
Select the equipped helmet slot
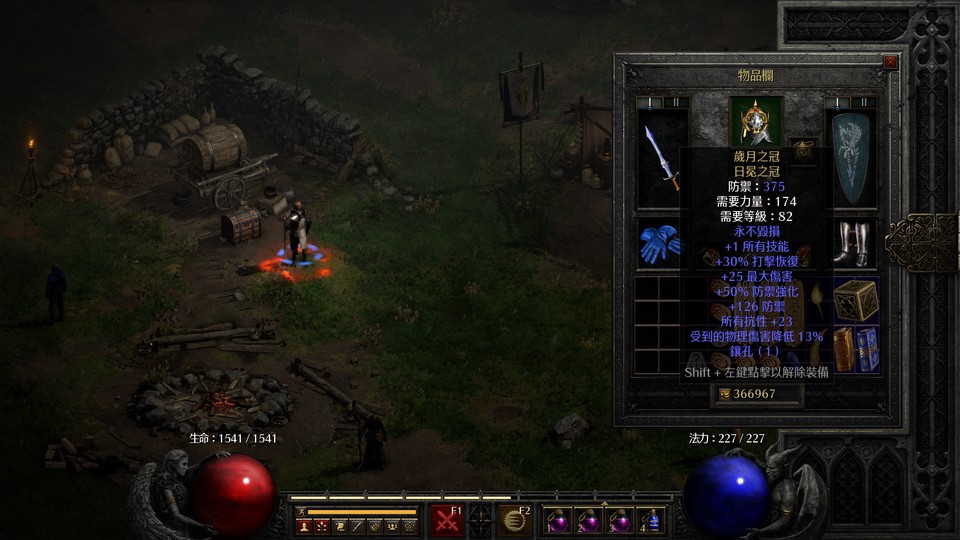756,120
